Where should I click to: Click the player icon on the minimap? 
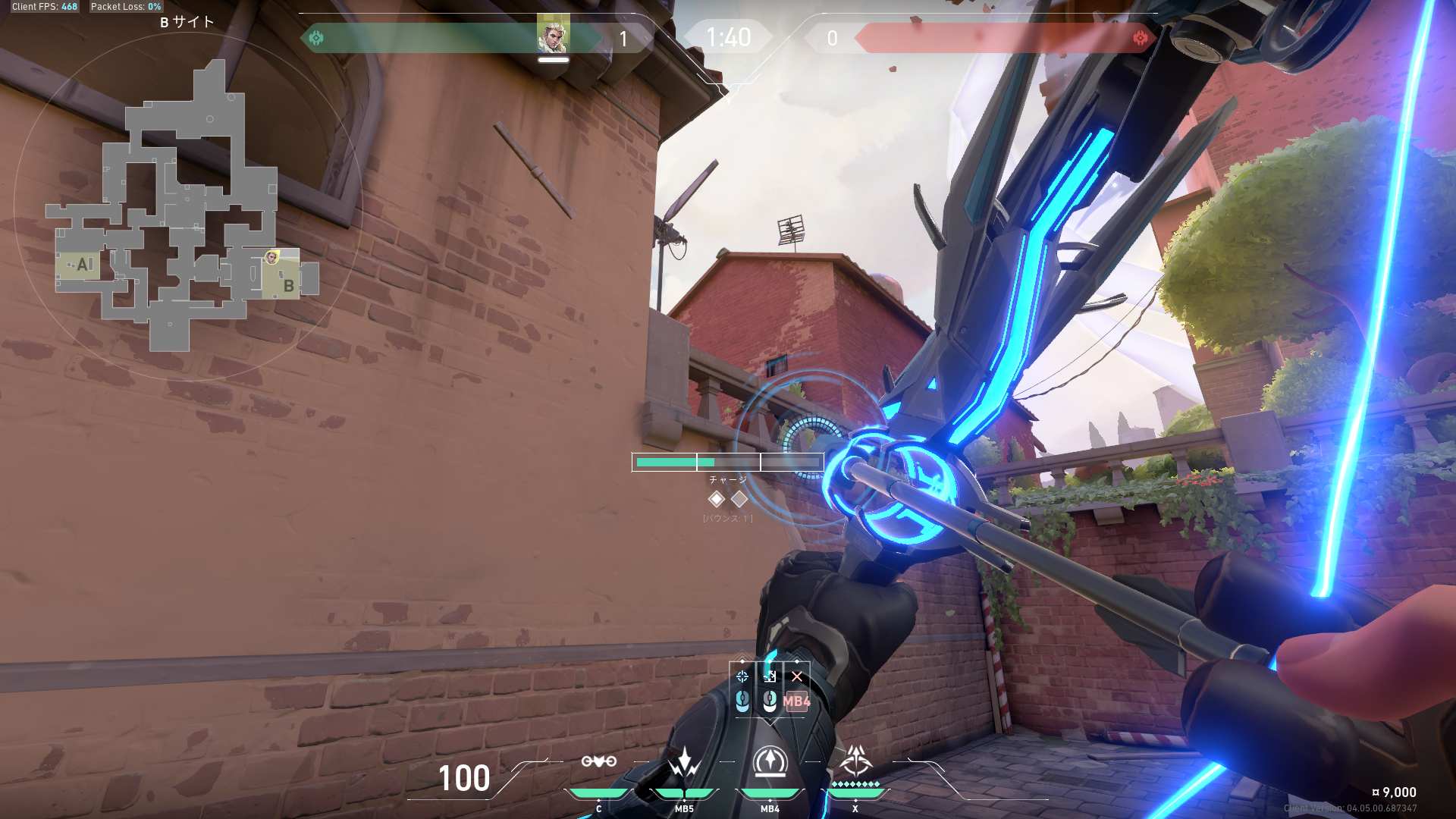pyautogui.click(x=271, y=258)
